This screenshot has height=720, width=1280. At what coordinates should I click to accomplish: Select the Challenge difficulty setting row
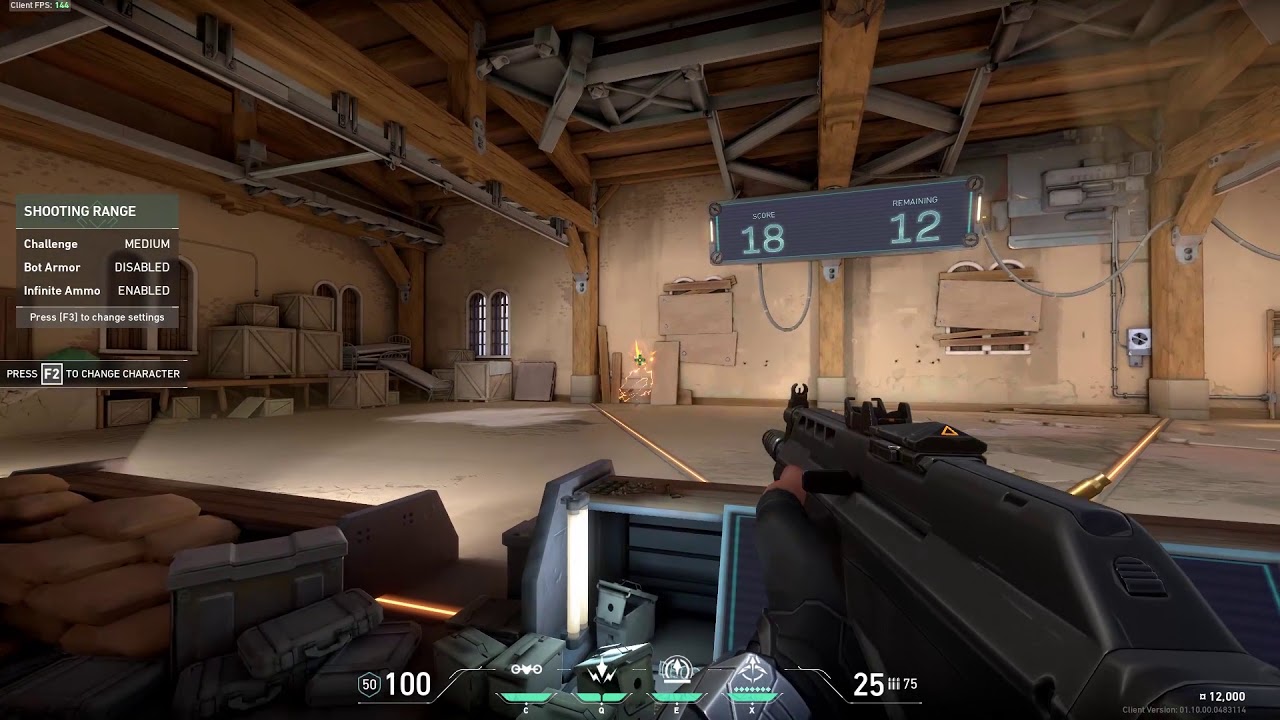[x=97, y=244]
